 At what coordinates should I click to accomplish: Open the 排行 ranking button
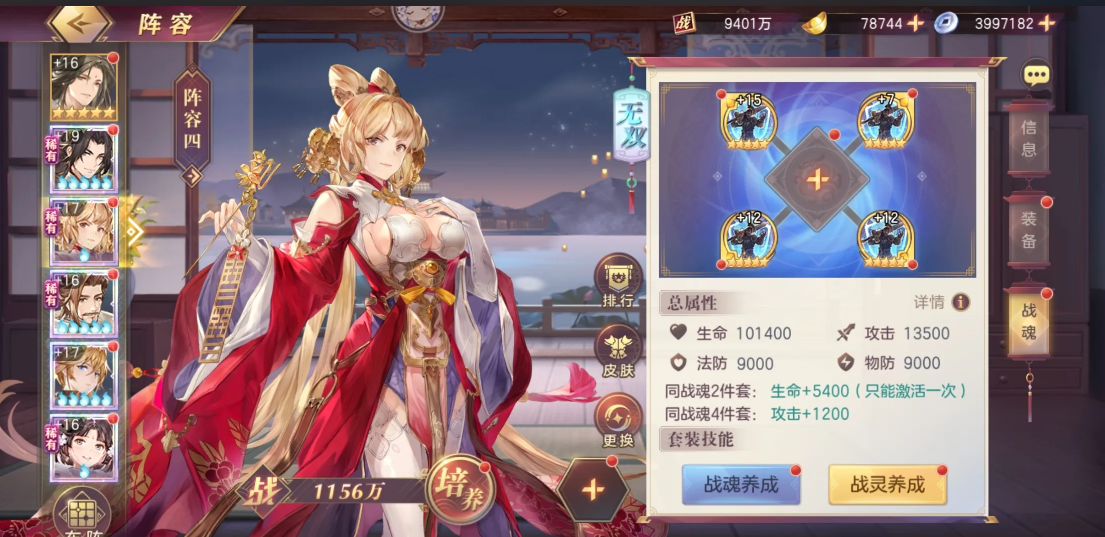tap(618, 282)
